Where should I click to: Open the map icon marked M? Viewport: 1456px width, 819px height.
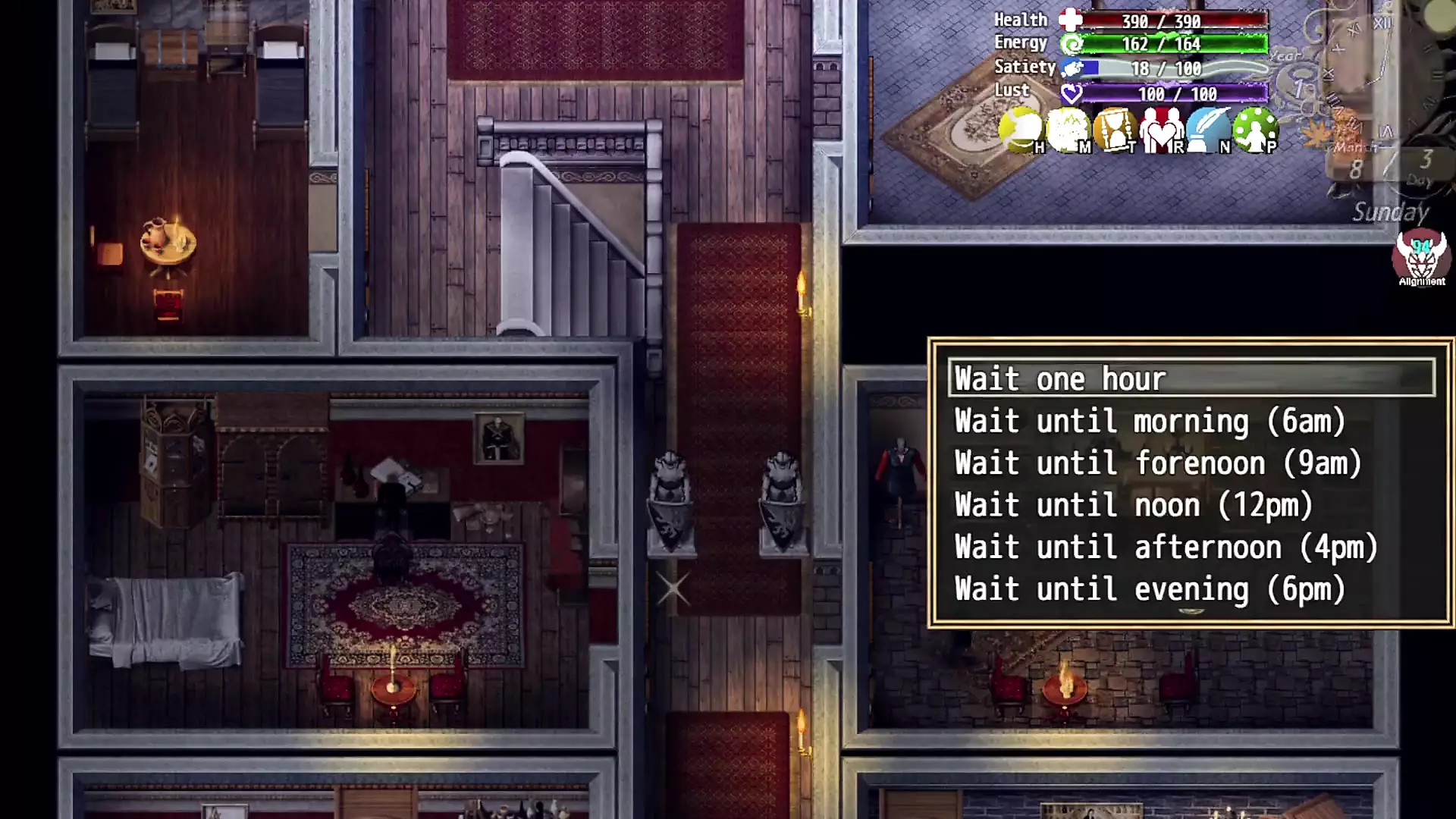[x=1068, y=130]
